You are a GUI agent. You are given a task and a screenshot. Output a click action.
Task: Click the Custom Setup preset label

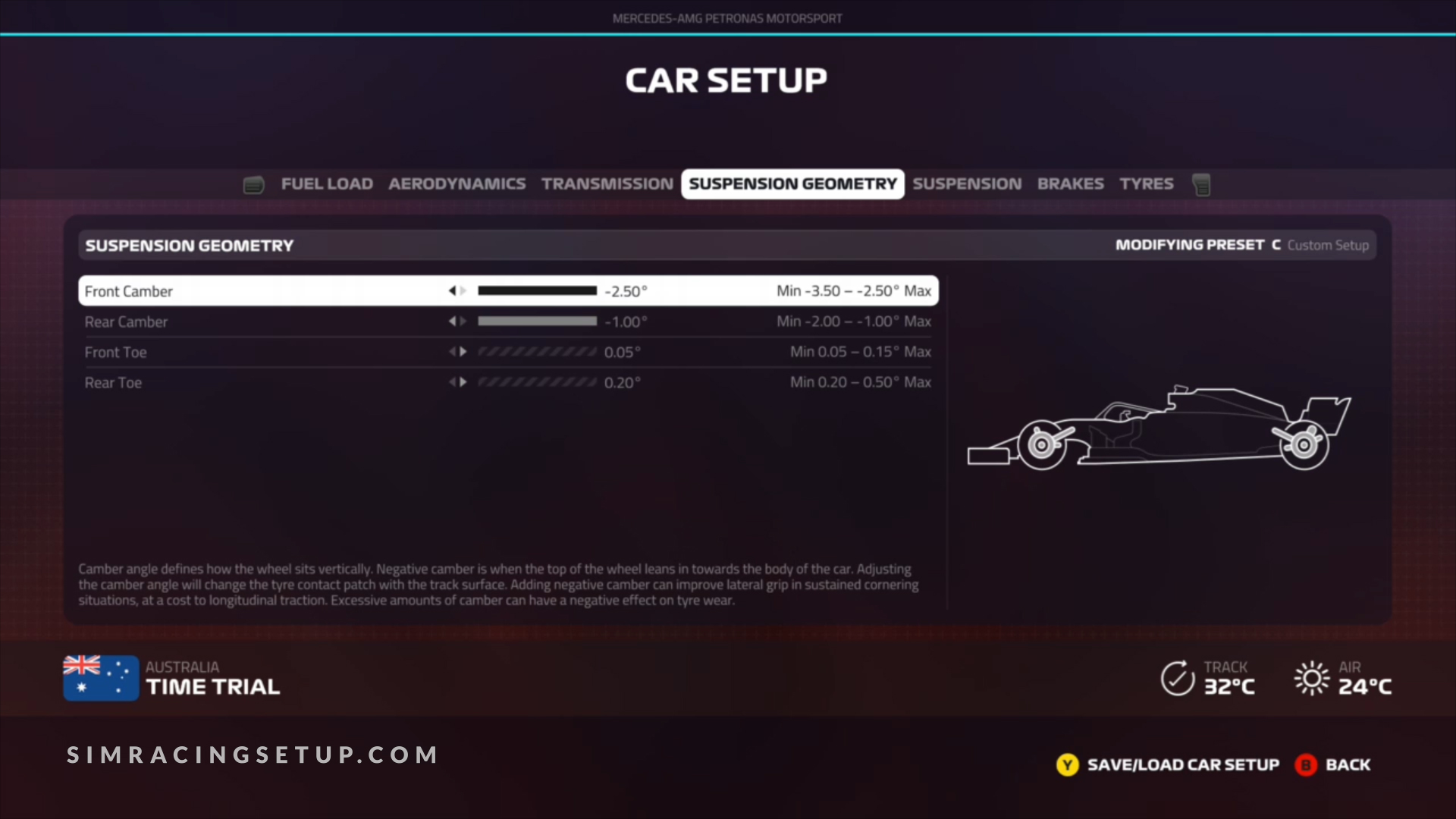point(1328,245)
